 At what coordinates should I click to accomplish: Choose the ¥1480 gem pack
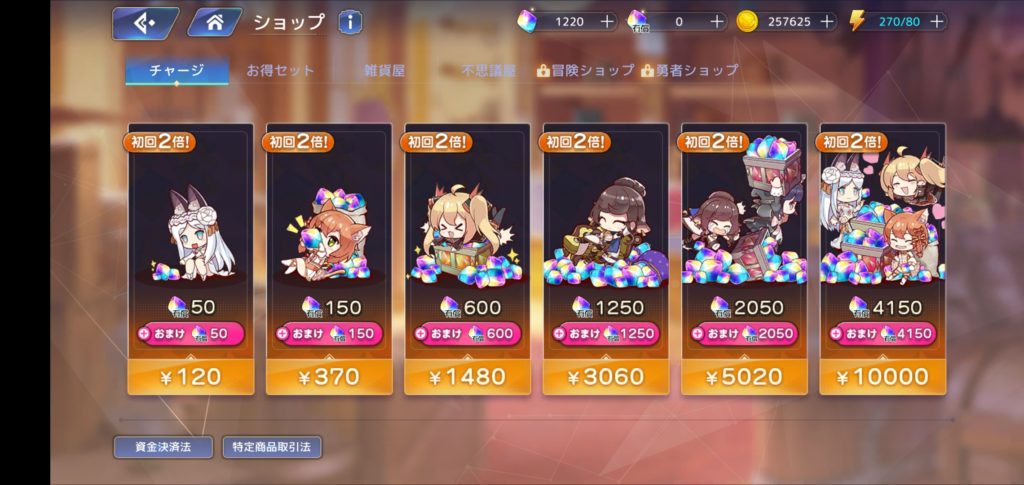pos(467,376)
